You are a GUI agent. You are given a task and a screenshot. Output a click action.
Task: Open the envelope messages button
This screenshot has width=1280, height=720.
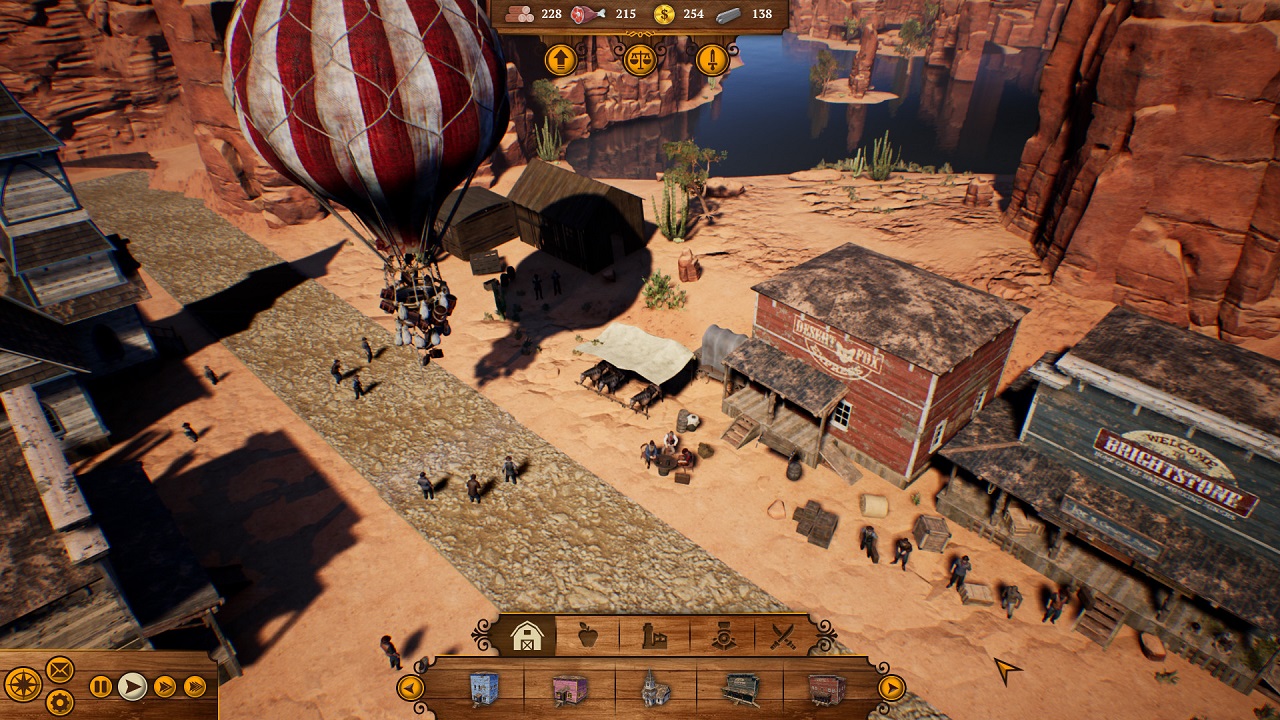coord(60,669)
